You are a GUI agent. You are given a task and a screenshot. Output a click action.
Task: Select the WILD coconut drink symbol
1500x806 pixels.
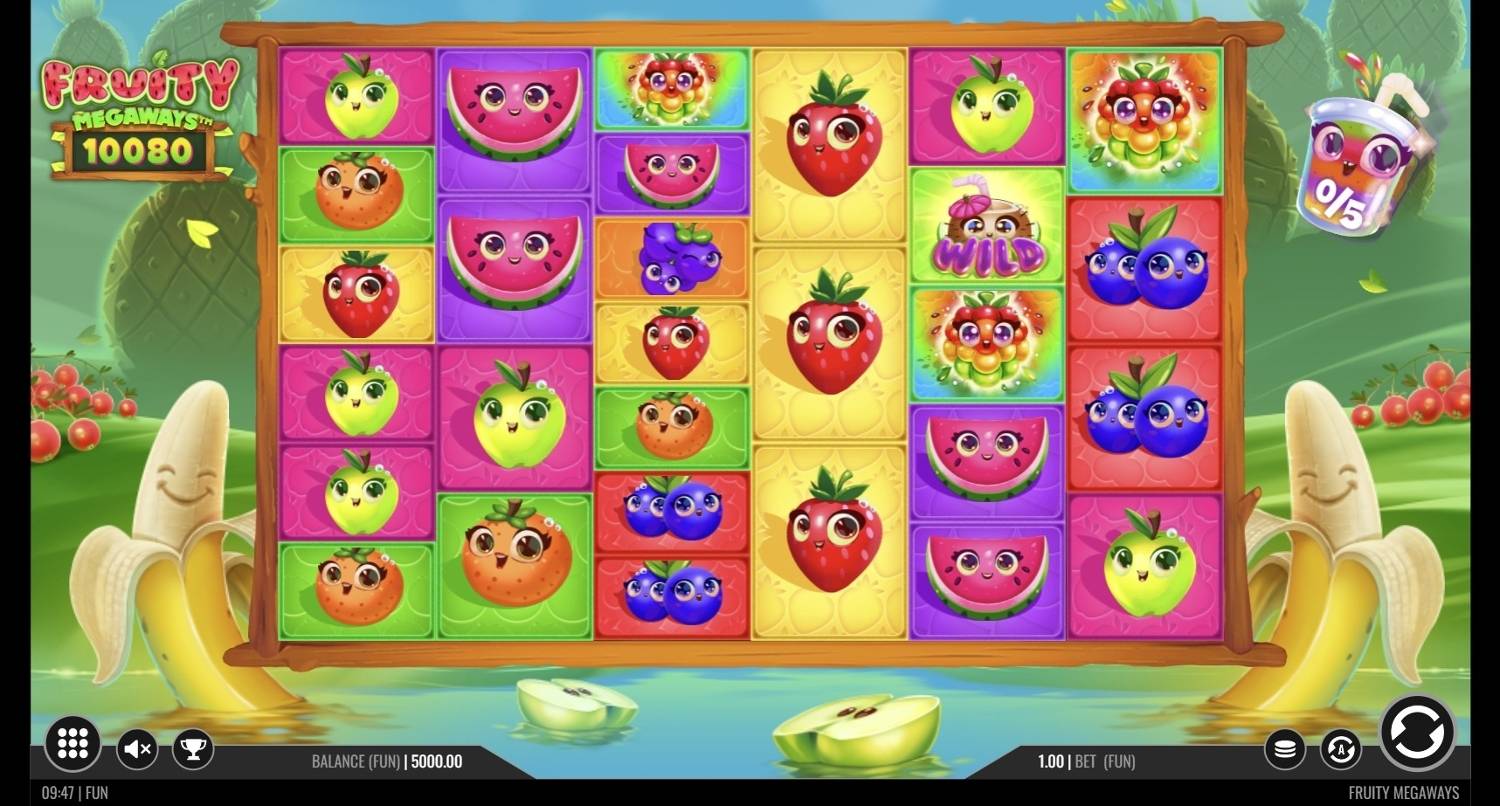coord(987,225)
